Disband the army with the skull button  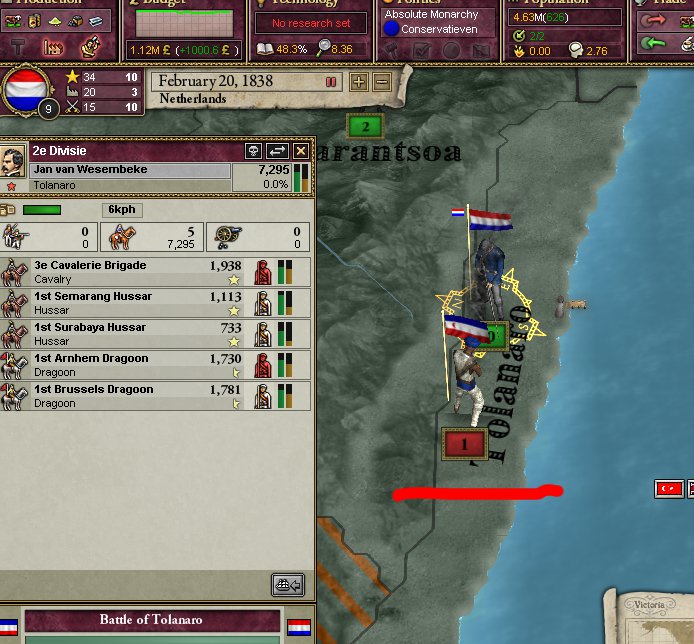(x=254, y=151)
